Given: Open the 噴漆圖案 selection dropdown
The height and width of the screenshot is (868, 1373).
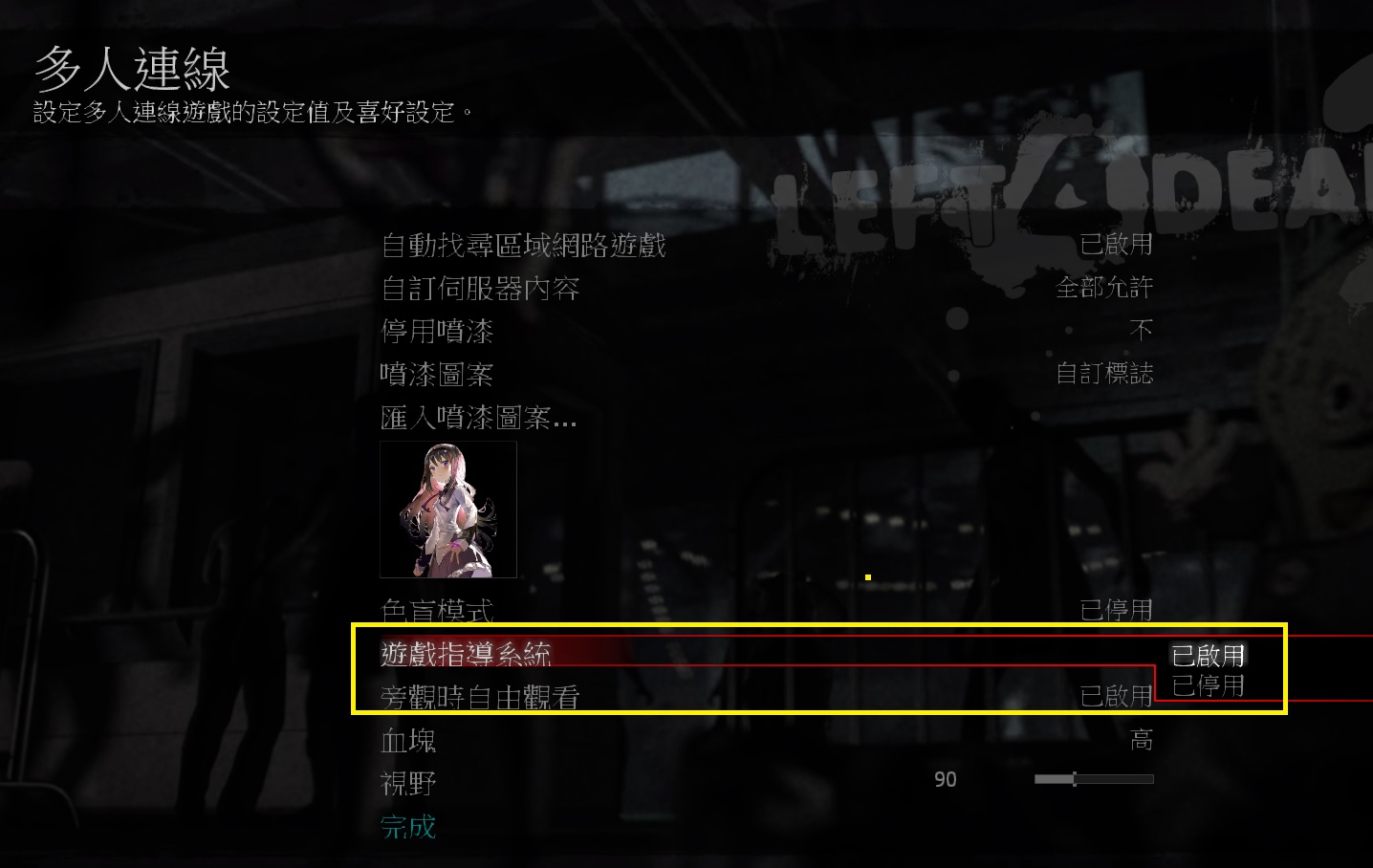Looking at the screenshot, I should pos(436,375).
